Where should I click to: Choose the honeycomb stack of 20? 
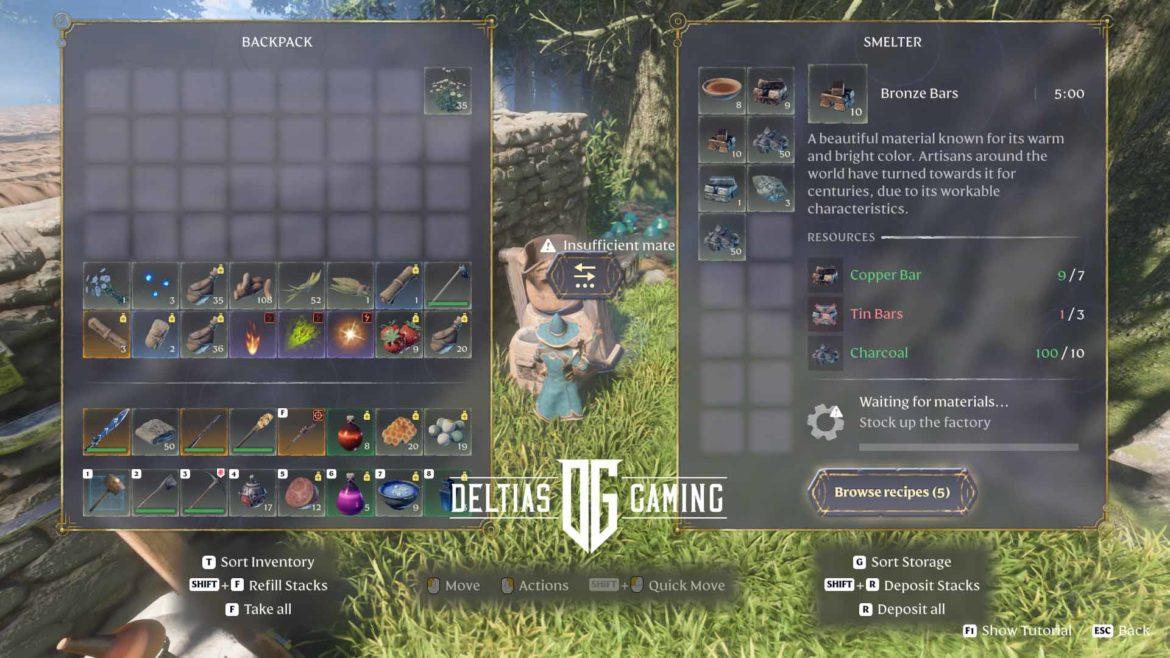(398, 431)
